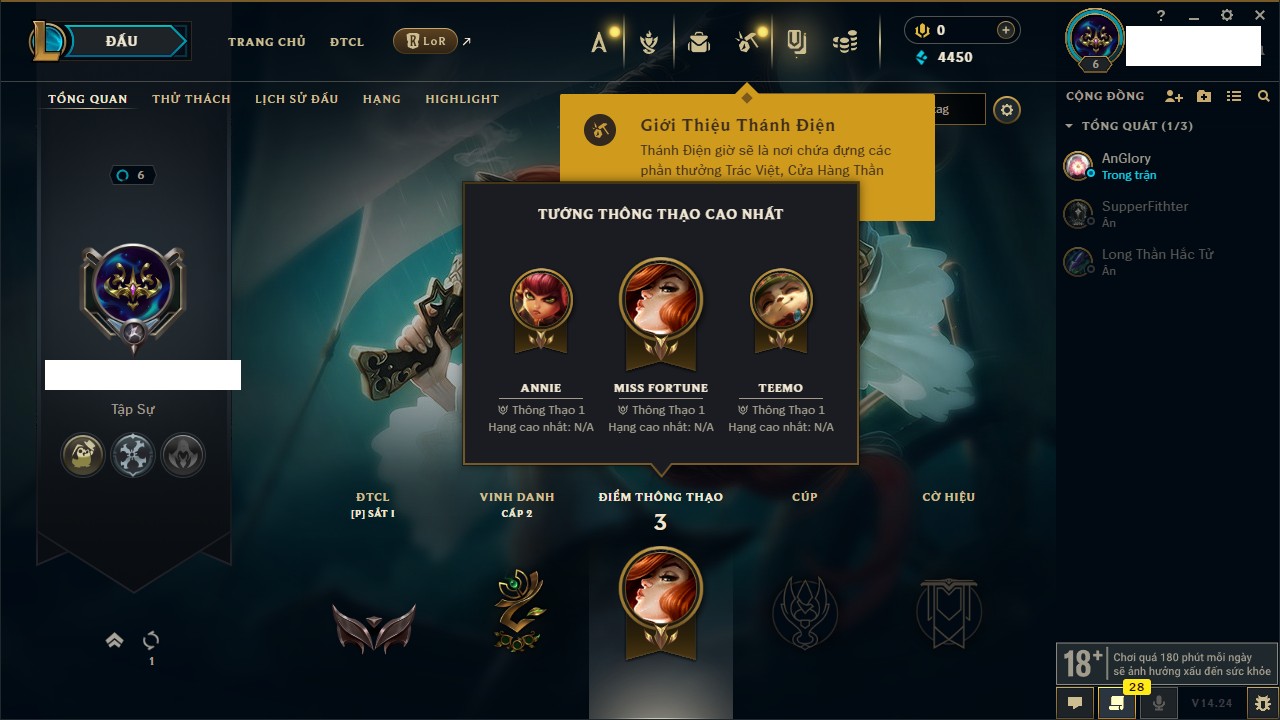
Task: Open the TỔNG QUAN overview tab
Action: [x=88, y=99]
